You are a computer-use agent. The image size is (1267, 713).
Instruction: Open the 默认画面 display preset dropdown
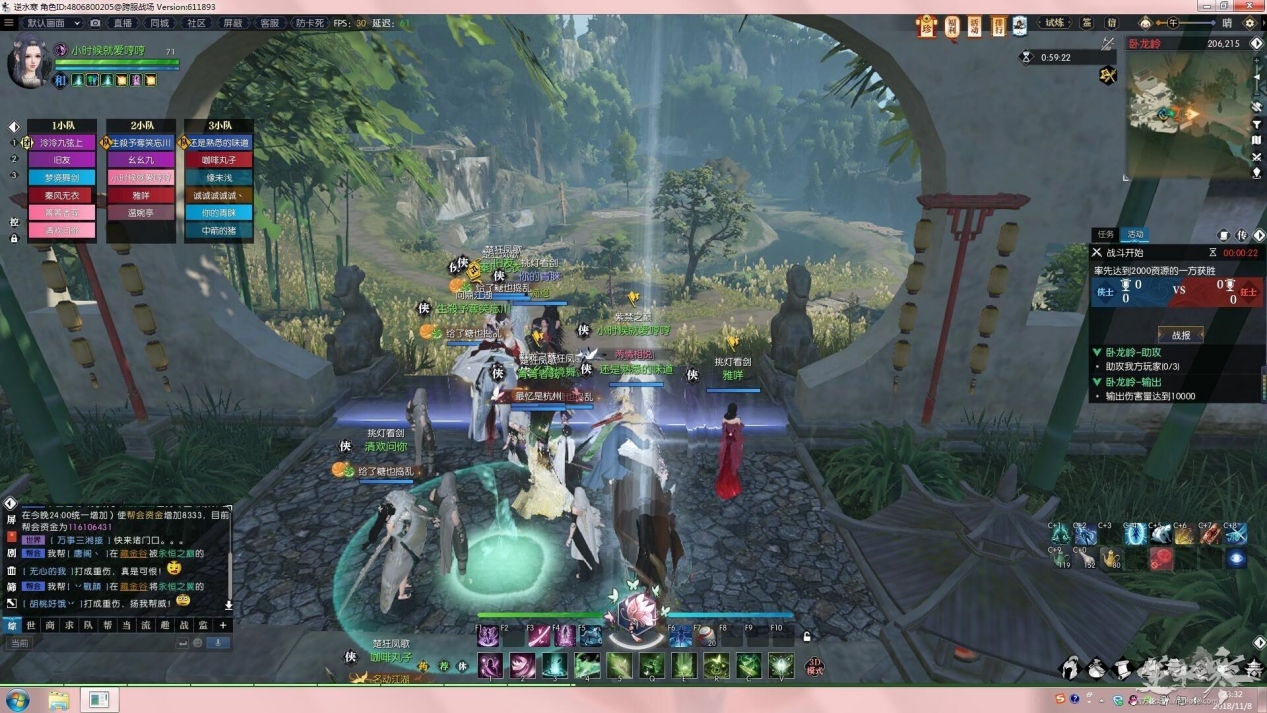coord(52,23)
